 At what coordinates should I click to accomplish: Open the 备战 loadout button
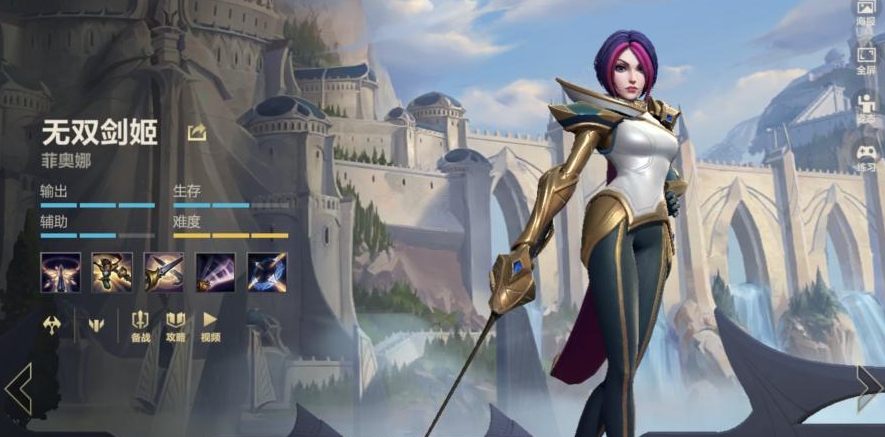[x=141, y=326]
